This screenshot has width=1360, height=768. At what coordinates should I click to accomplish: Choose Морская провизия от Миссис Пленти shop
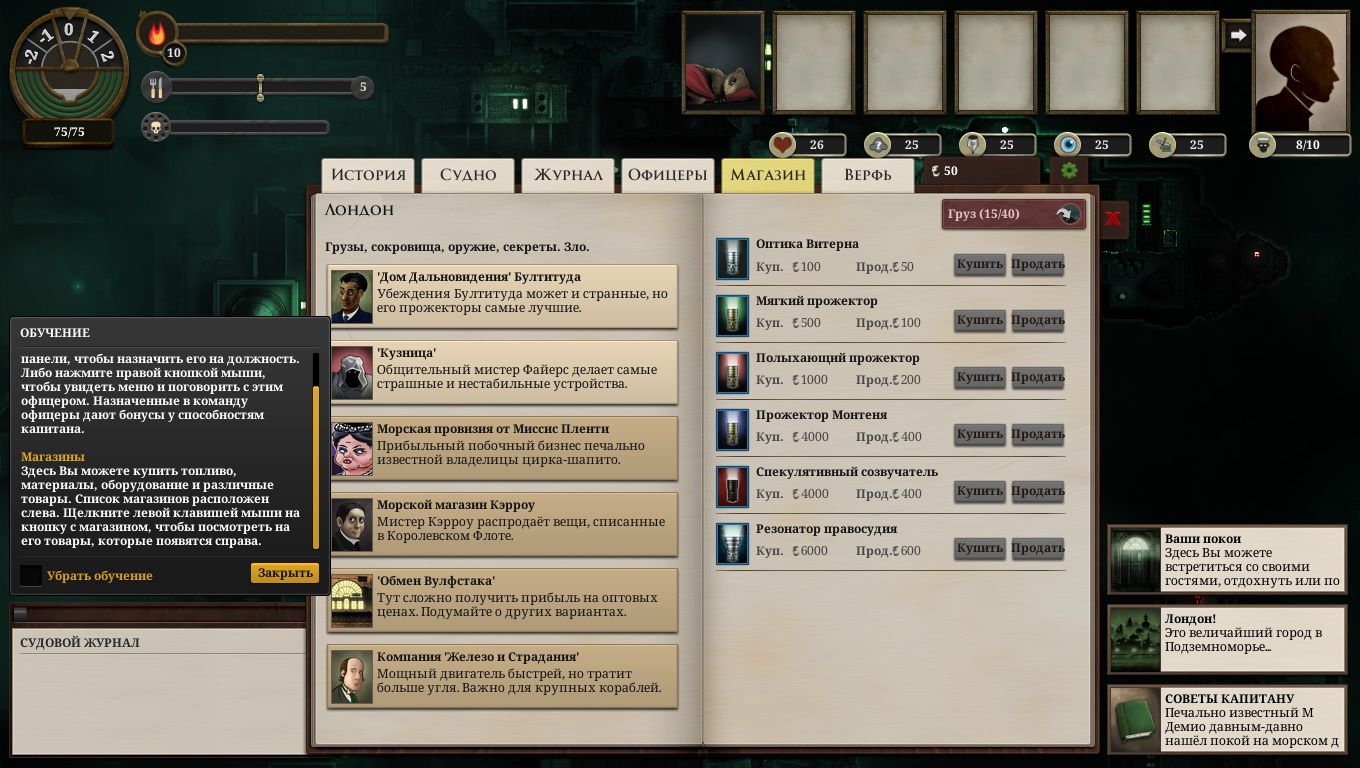point(503,448)
